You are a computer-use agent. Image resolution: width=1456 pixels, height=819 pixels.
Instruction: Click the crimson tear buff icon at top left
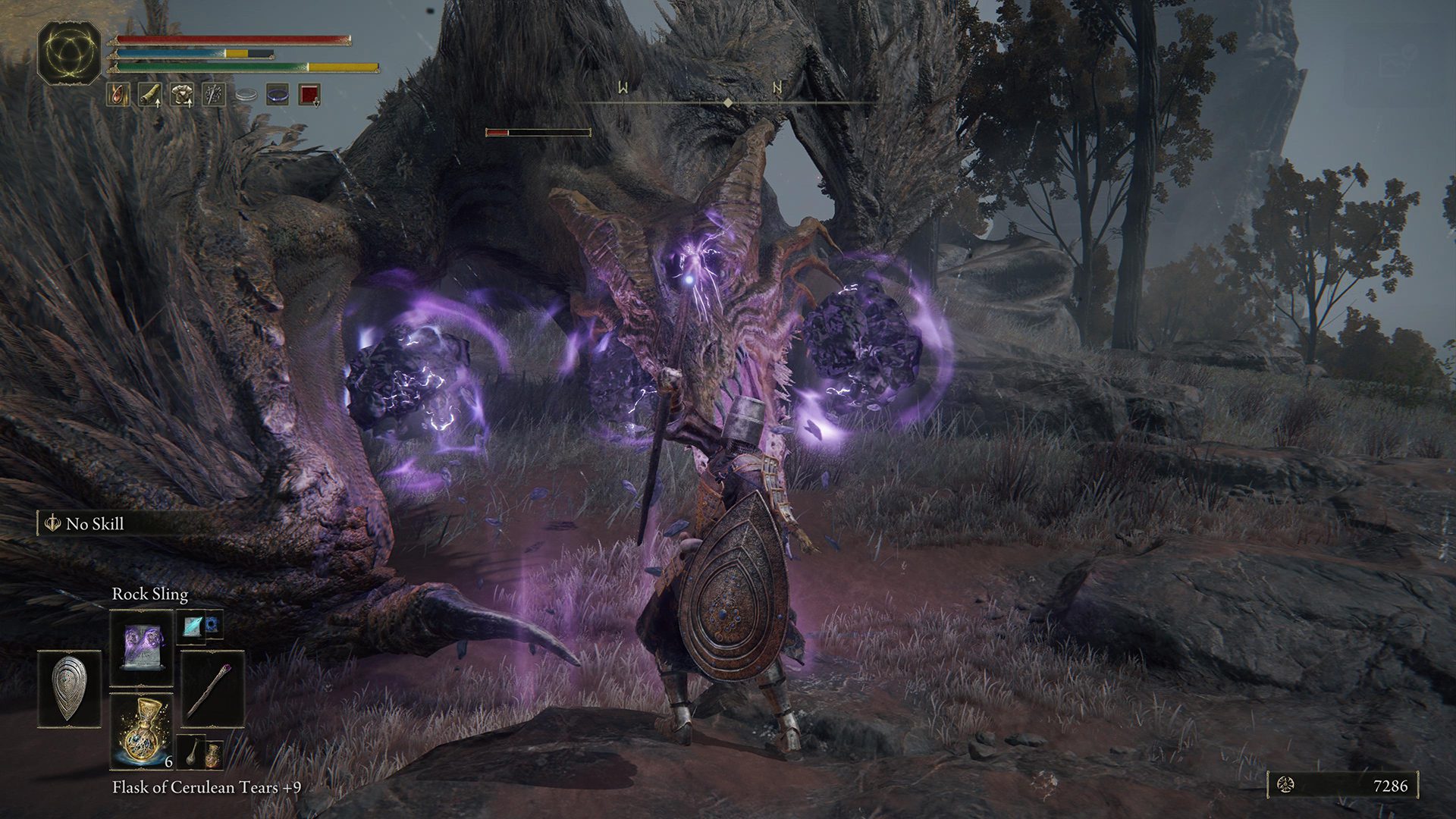click(118, 94)
